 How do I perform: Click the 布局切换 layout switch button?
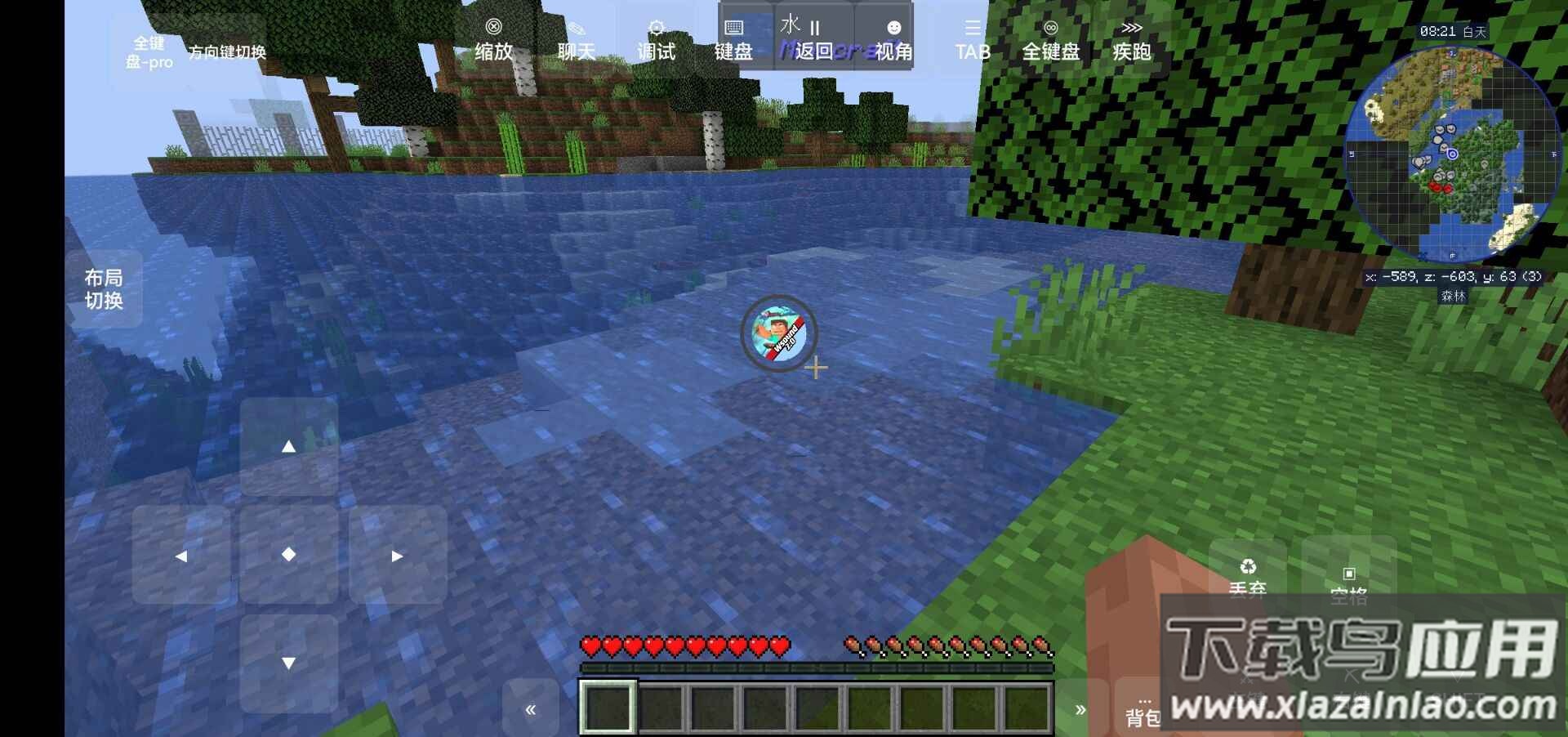tap(104, 289)
